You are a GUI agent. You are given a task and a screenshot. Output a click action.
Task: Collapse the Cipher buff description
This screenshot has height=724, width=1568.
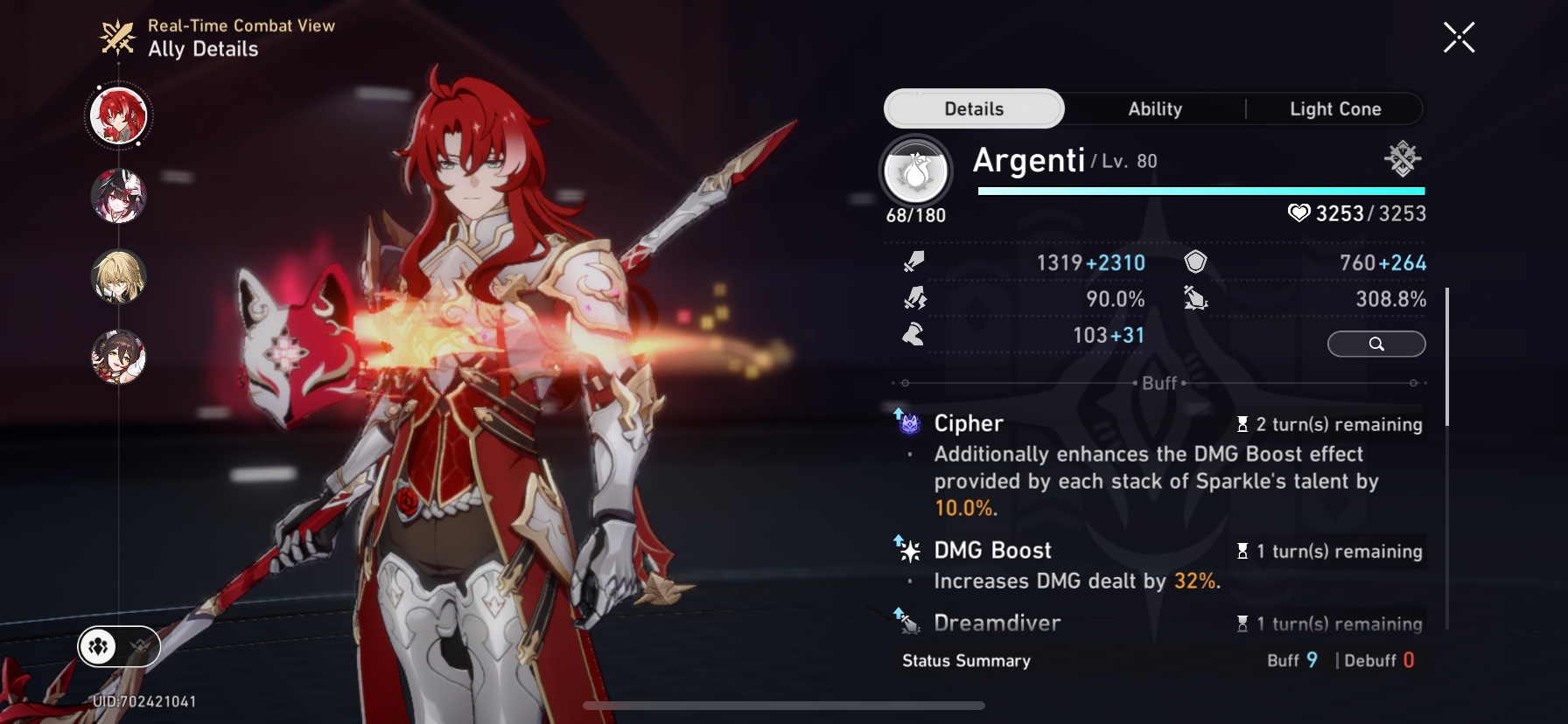click(x=968, y=423)
